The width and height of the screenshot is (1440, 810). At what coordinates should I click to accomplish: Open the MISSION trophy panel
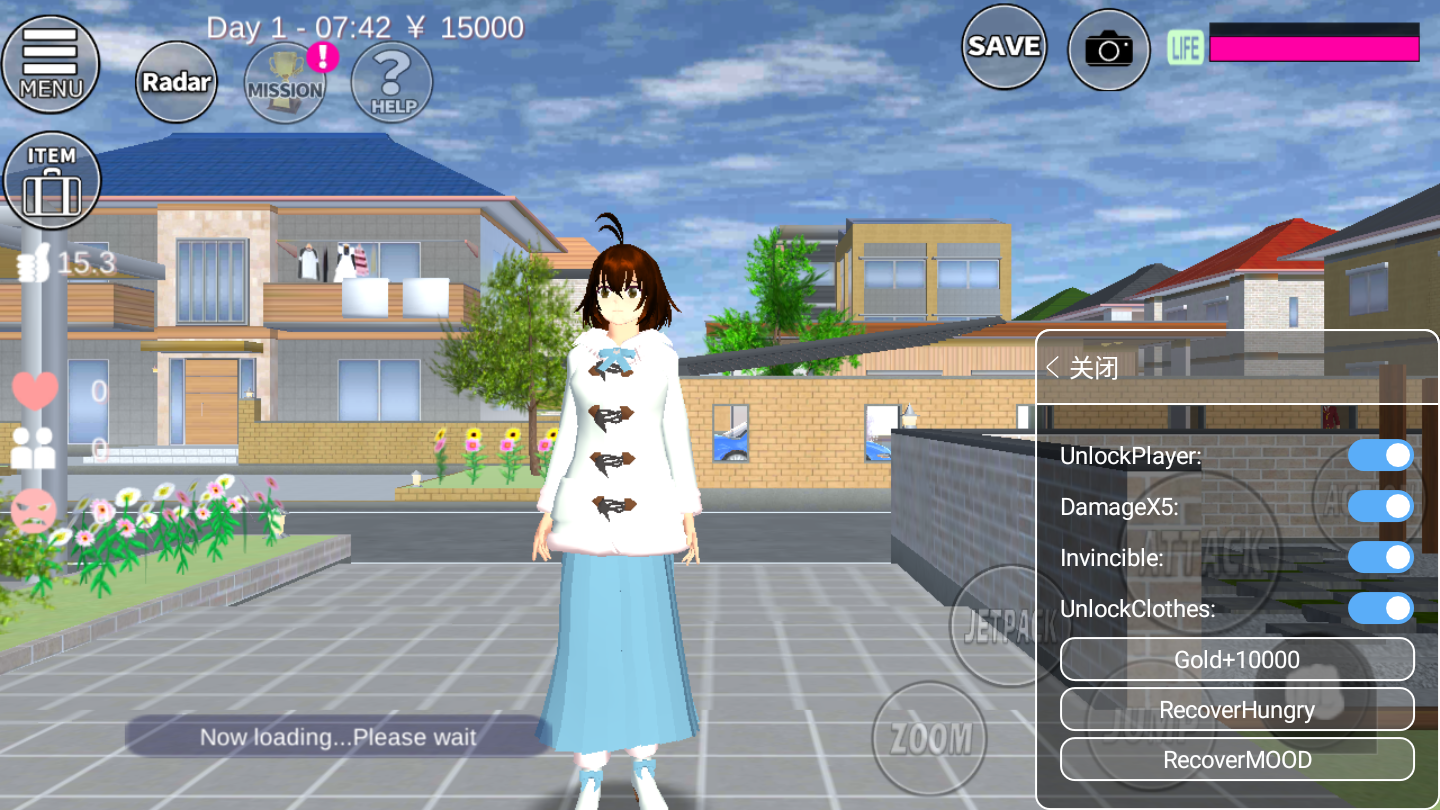(x=284, y=85)
